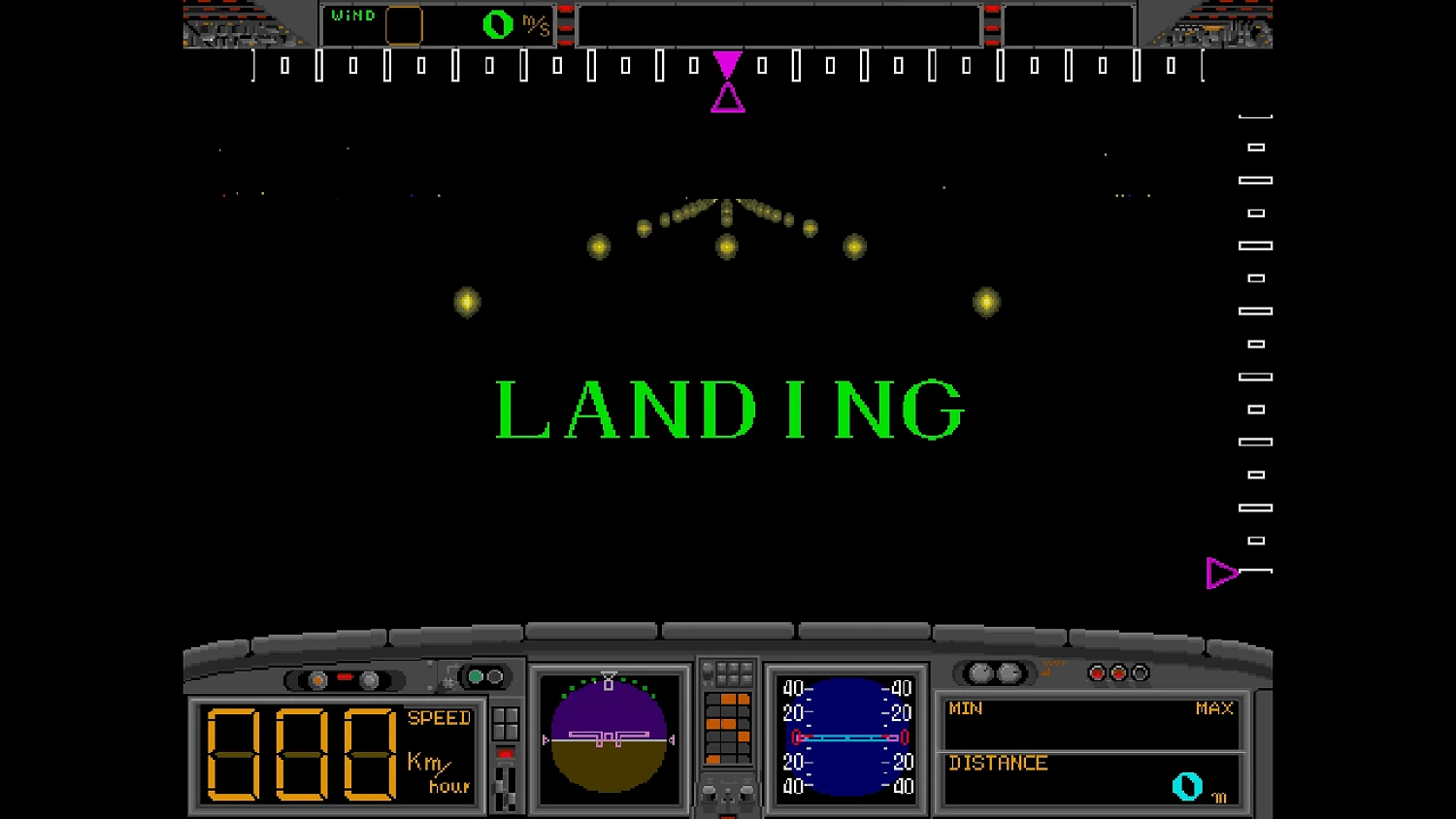
Task: Click the green LANDING message
Action: coord(728,409)
